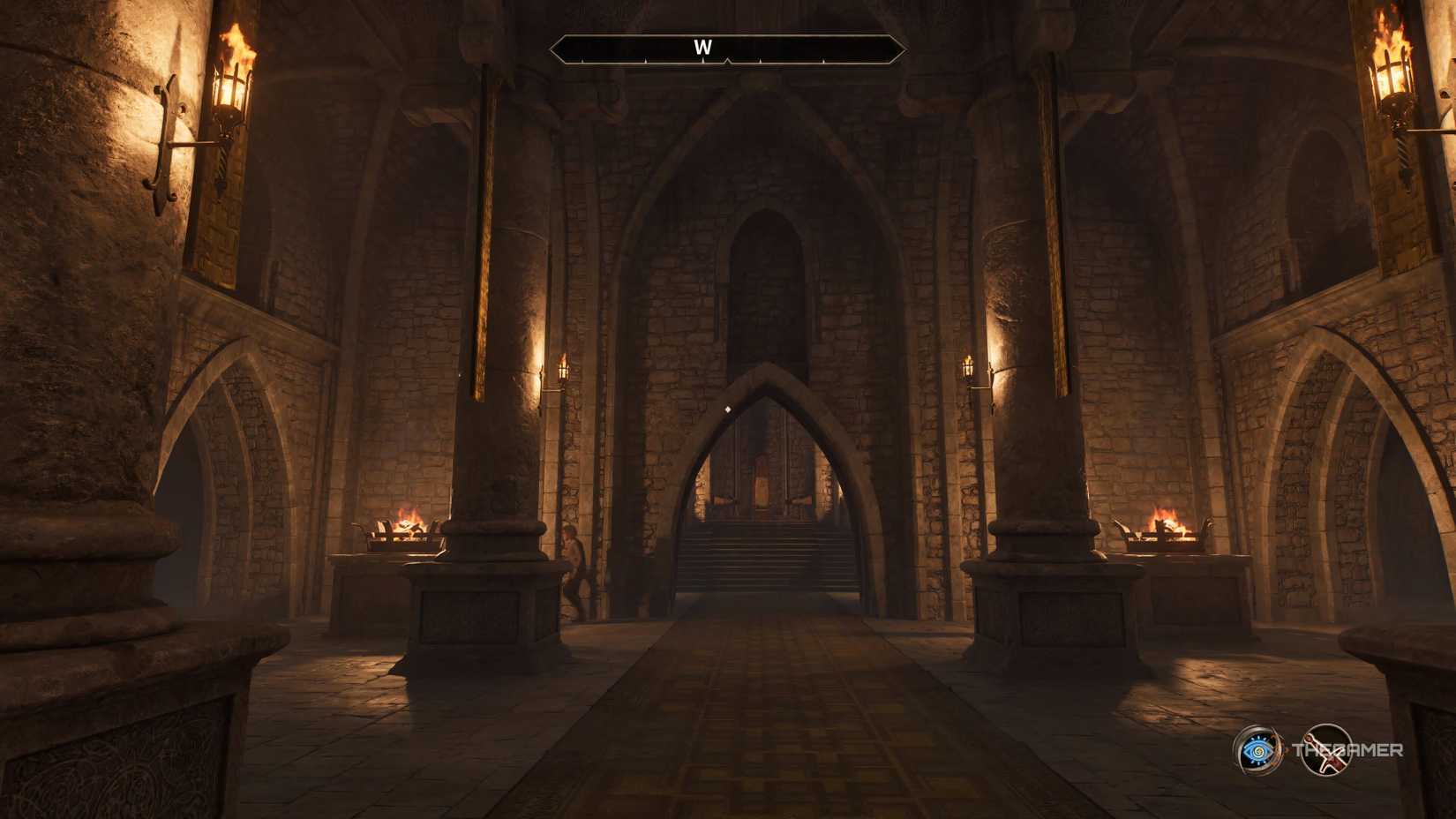1456x819 pixels.
Task: Toggle the crosshair dot in the center
Action: 728,407
